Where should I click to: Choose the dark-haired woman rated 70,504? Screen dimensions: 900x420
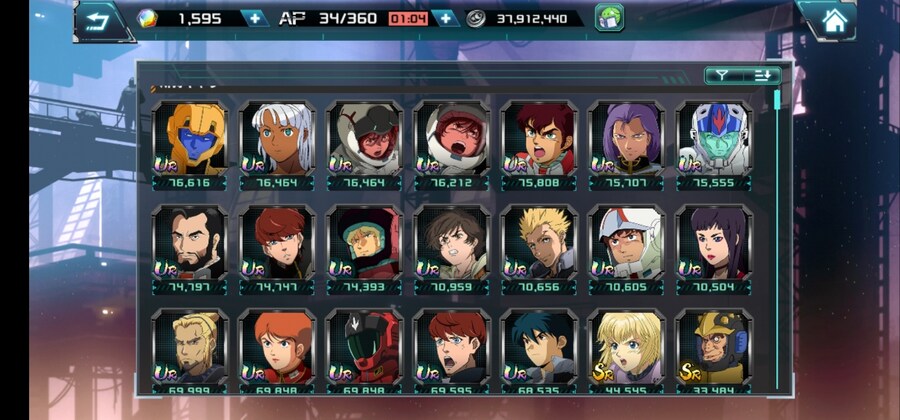click(713, 249)
